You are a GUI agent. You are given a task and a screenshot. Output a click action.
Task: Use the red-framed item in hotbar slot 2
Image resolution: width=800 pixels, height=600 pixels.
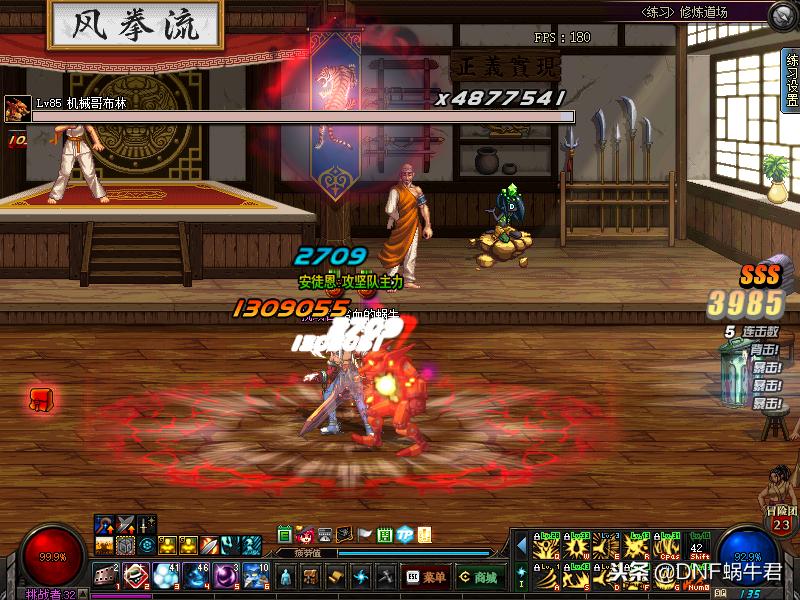[x=136, y=576]
